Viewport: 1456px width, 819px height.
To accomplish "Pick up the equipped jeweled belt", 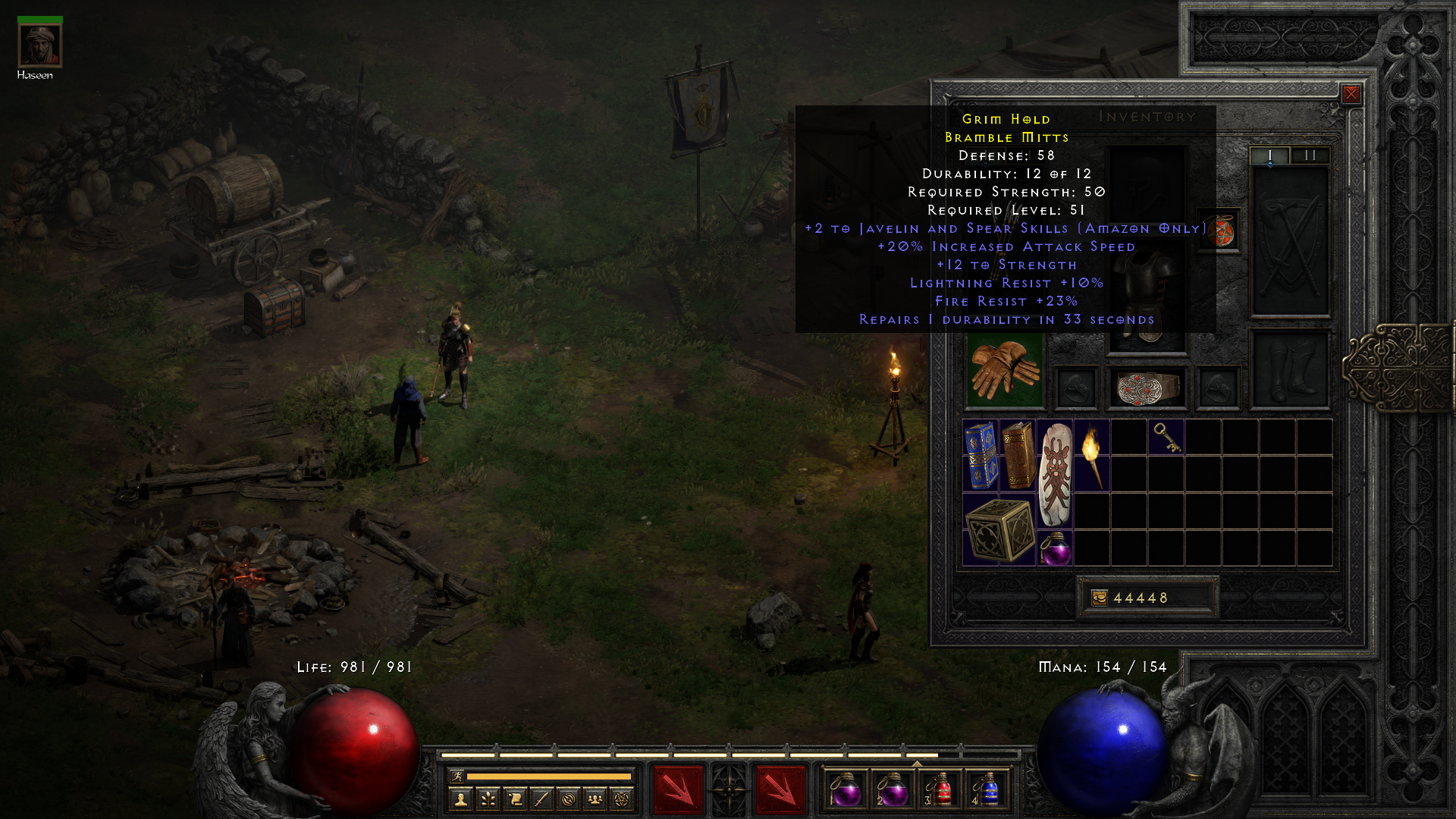I will 1147,388.
